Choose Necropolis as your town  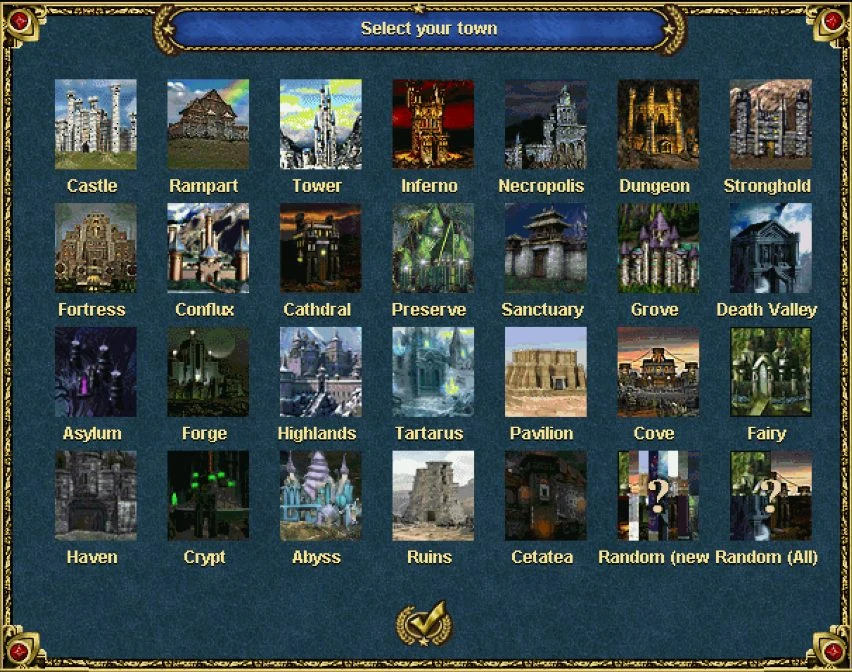(545, 124)
